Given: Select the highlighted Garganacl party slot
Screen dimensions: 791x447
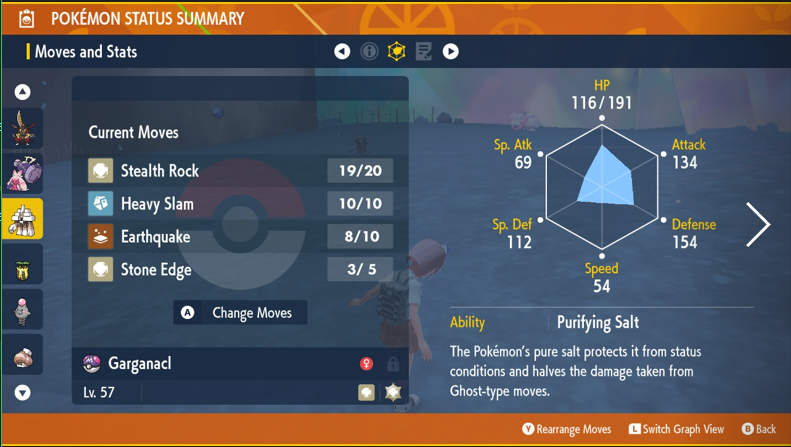Looking at the screenshot, I should [x=22, y=218].
